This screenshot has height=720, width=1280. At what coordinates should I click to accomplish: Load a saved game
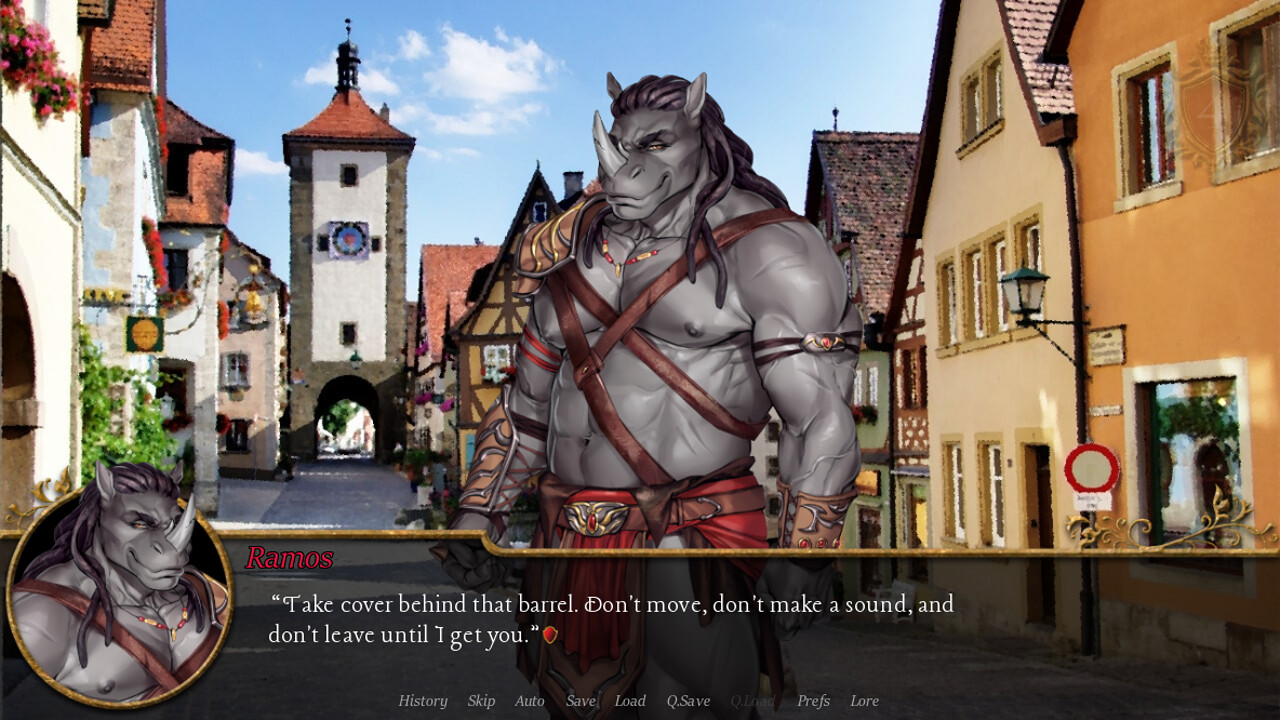(630, 701)
